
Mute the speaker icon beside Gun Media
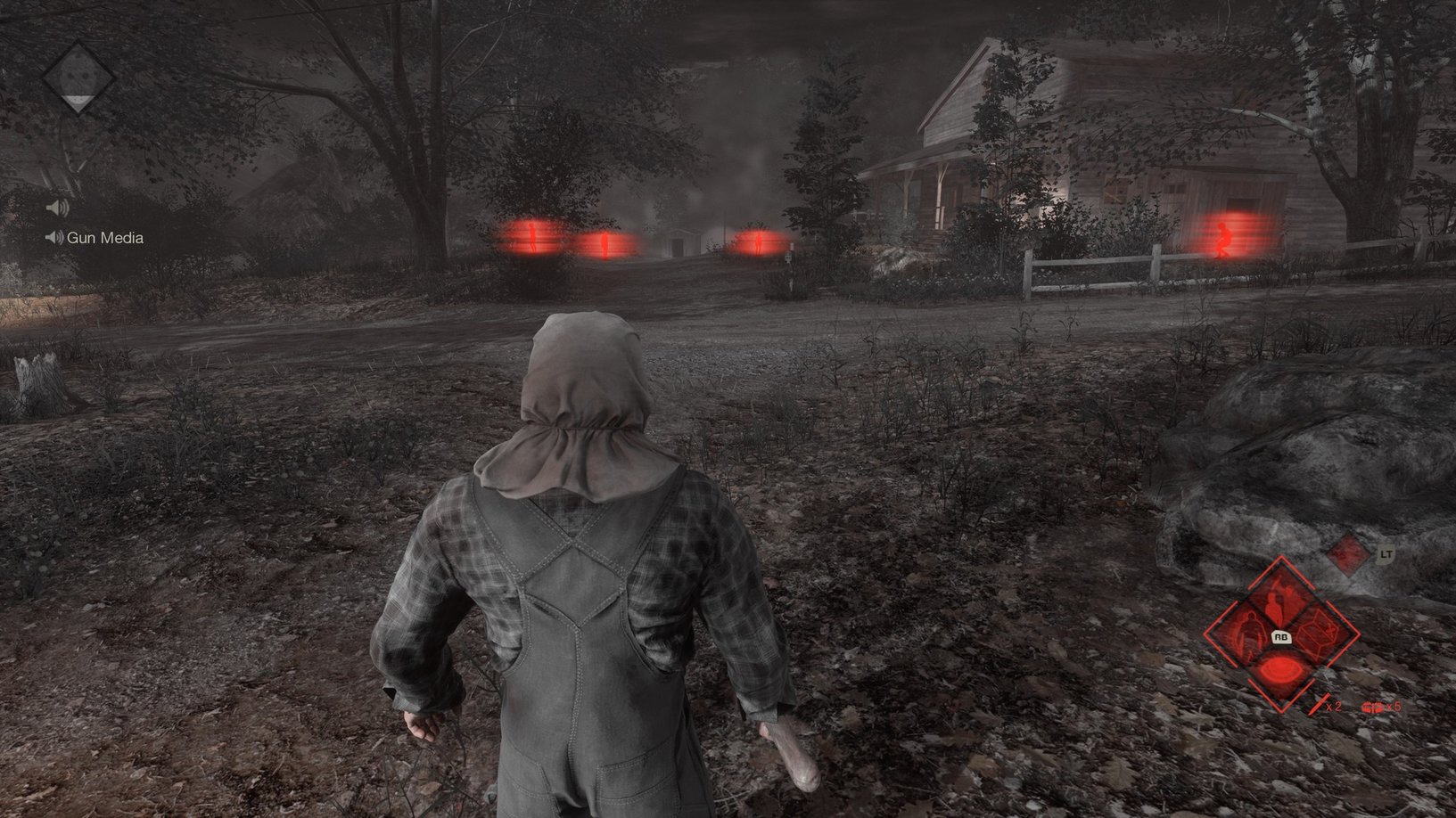(53, 237)
